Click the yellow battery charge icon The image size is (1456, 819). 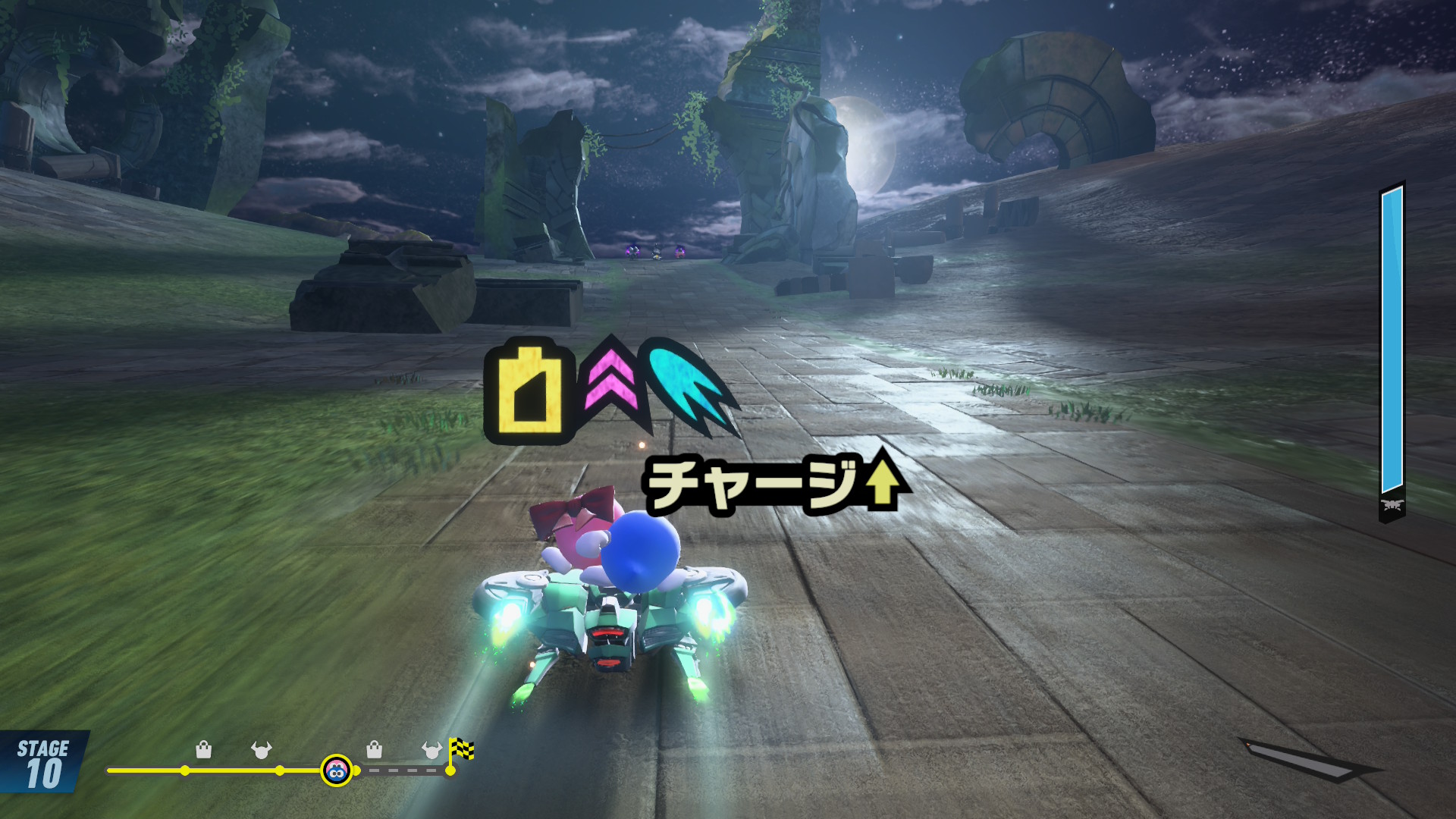(530, 390)
